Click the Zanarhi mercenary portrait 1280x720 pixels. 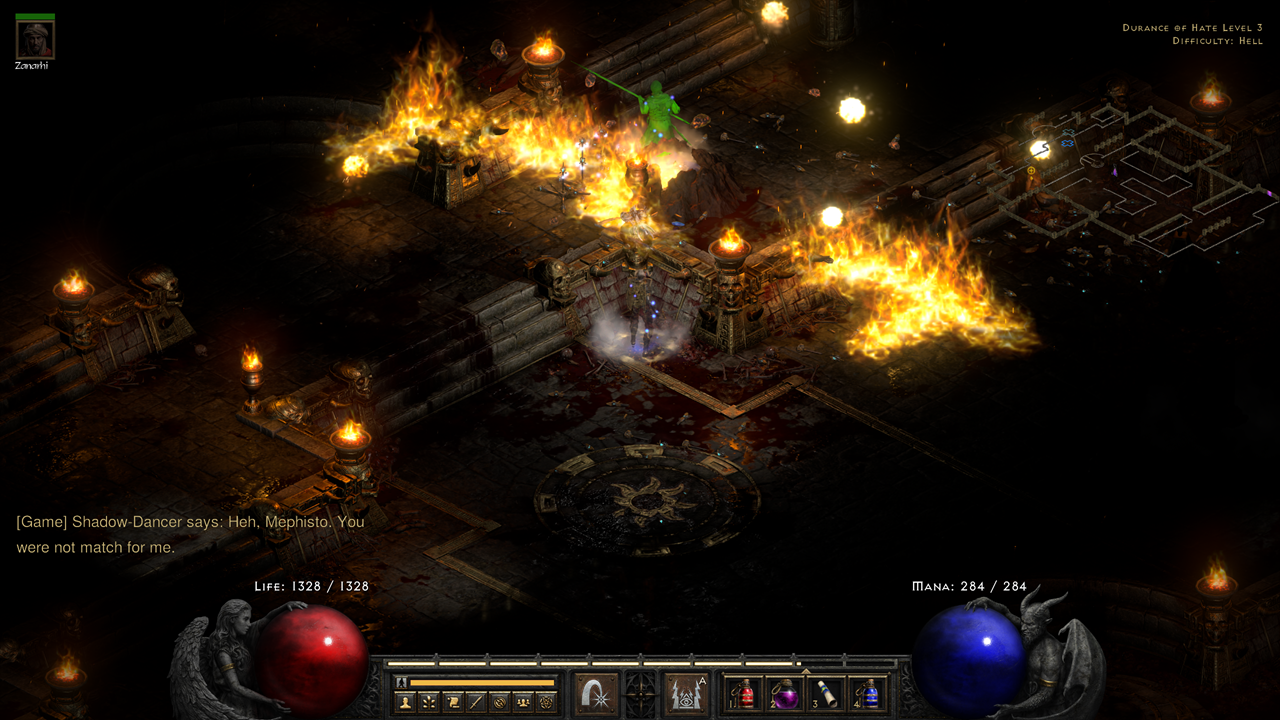coord(35,40)
